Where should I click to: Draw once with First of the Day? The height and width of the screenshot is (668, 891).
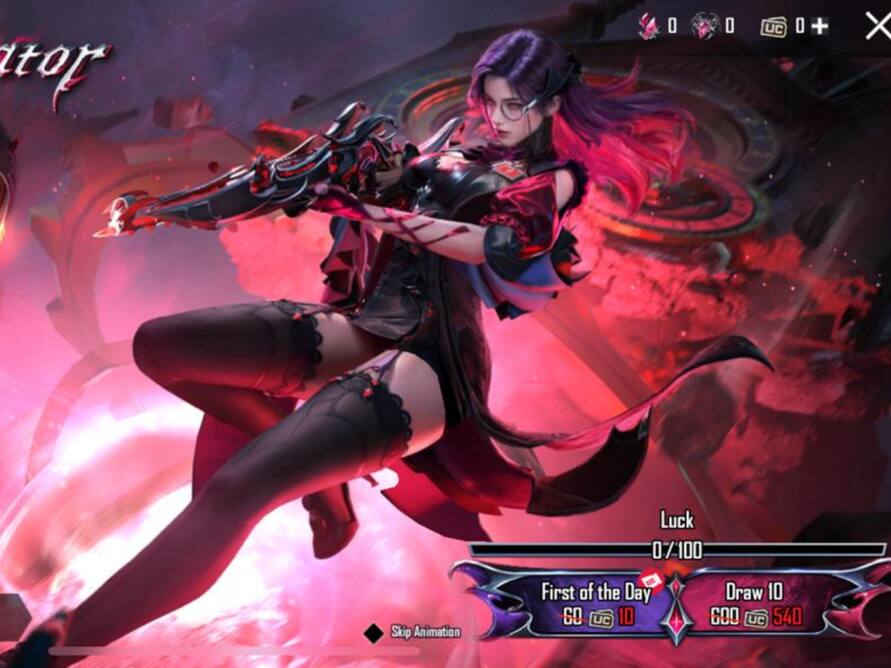(x=596, y=603)
